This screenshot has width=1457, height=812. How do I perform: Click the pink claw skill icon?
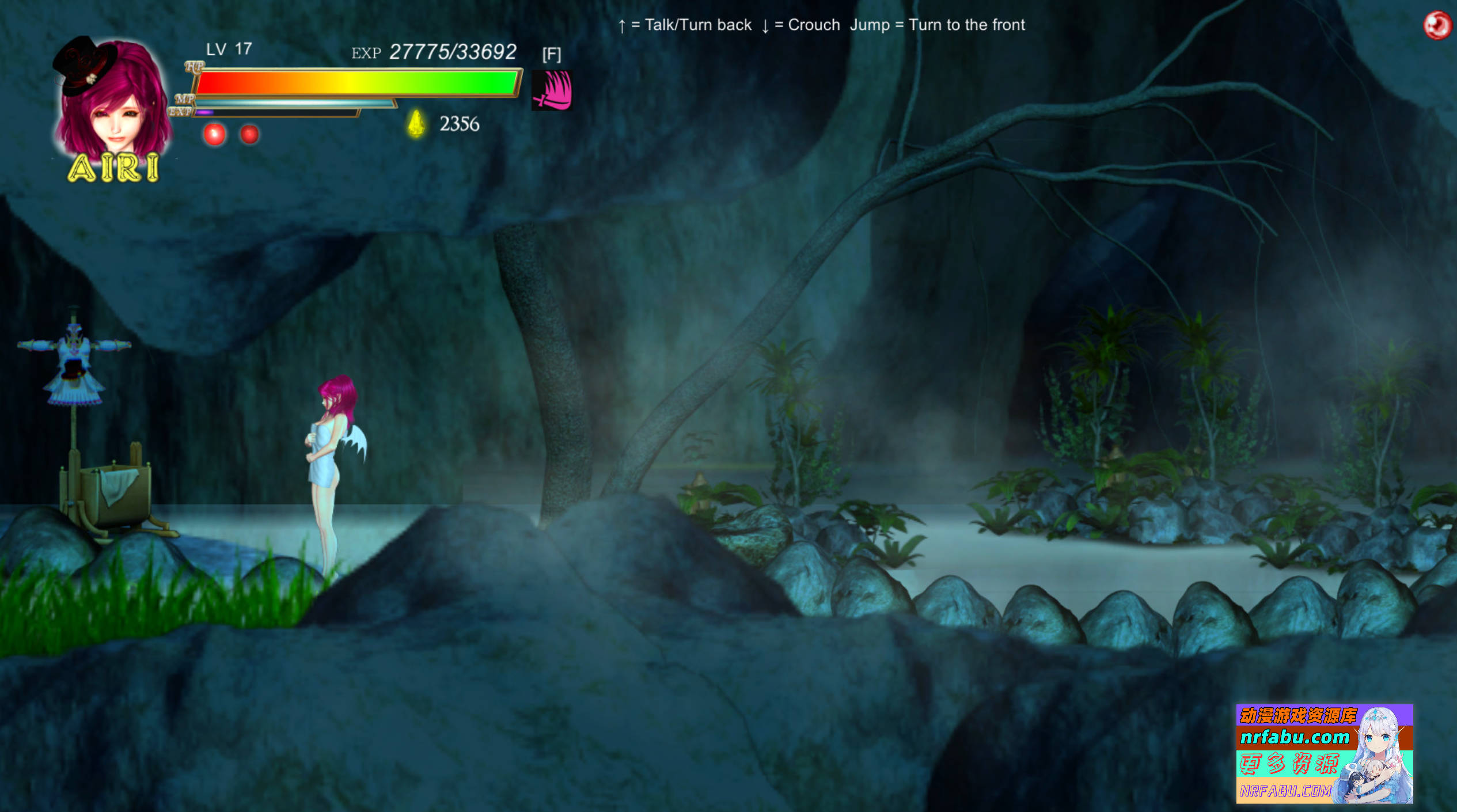click(x=552, y=90)
